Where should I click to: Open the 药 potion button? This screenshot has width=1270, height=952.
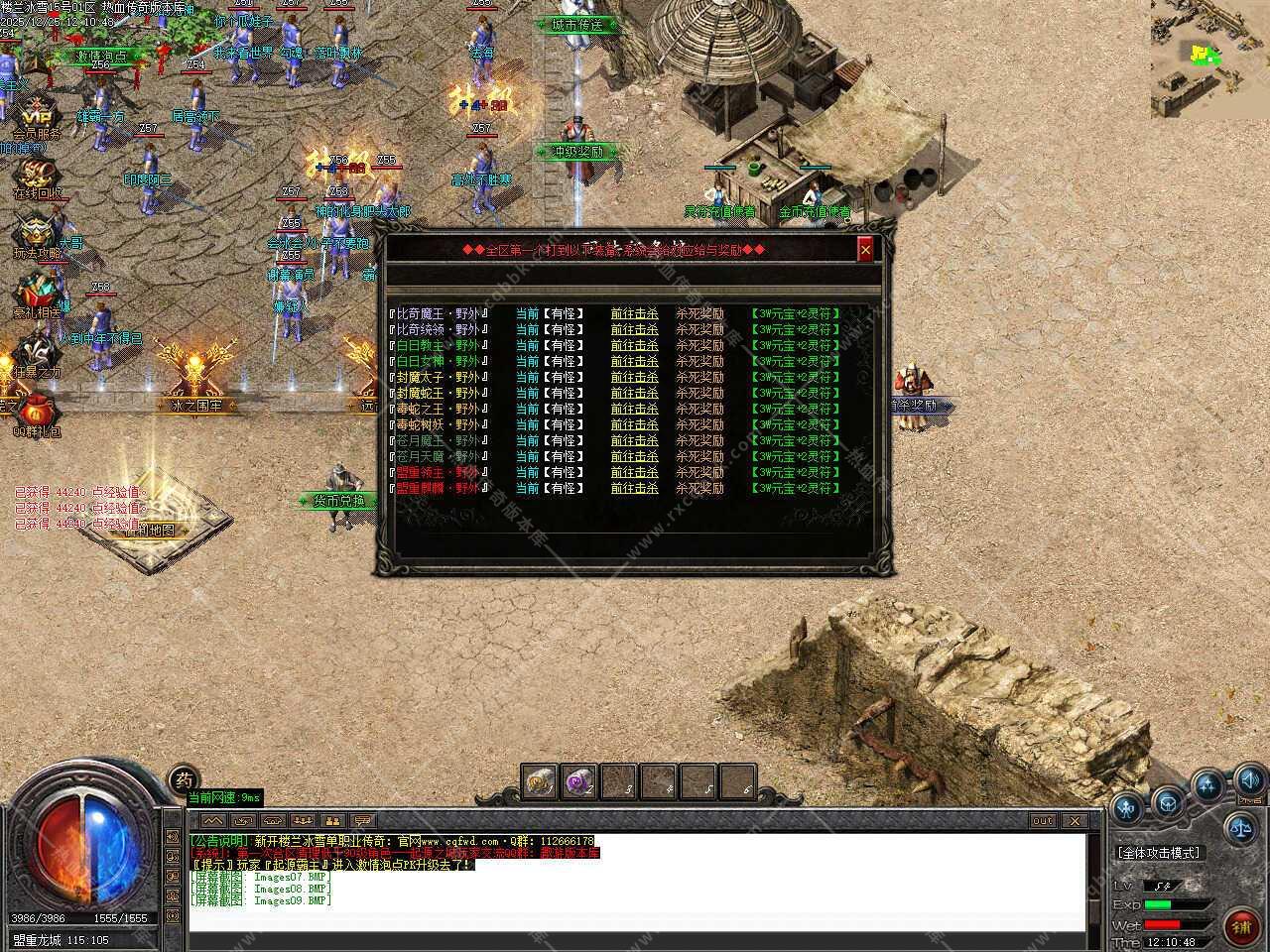point(183,779)
